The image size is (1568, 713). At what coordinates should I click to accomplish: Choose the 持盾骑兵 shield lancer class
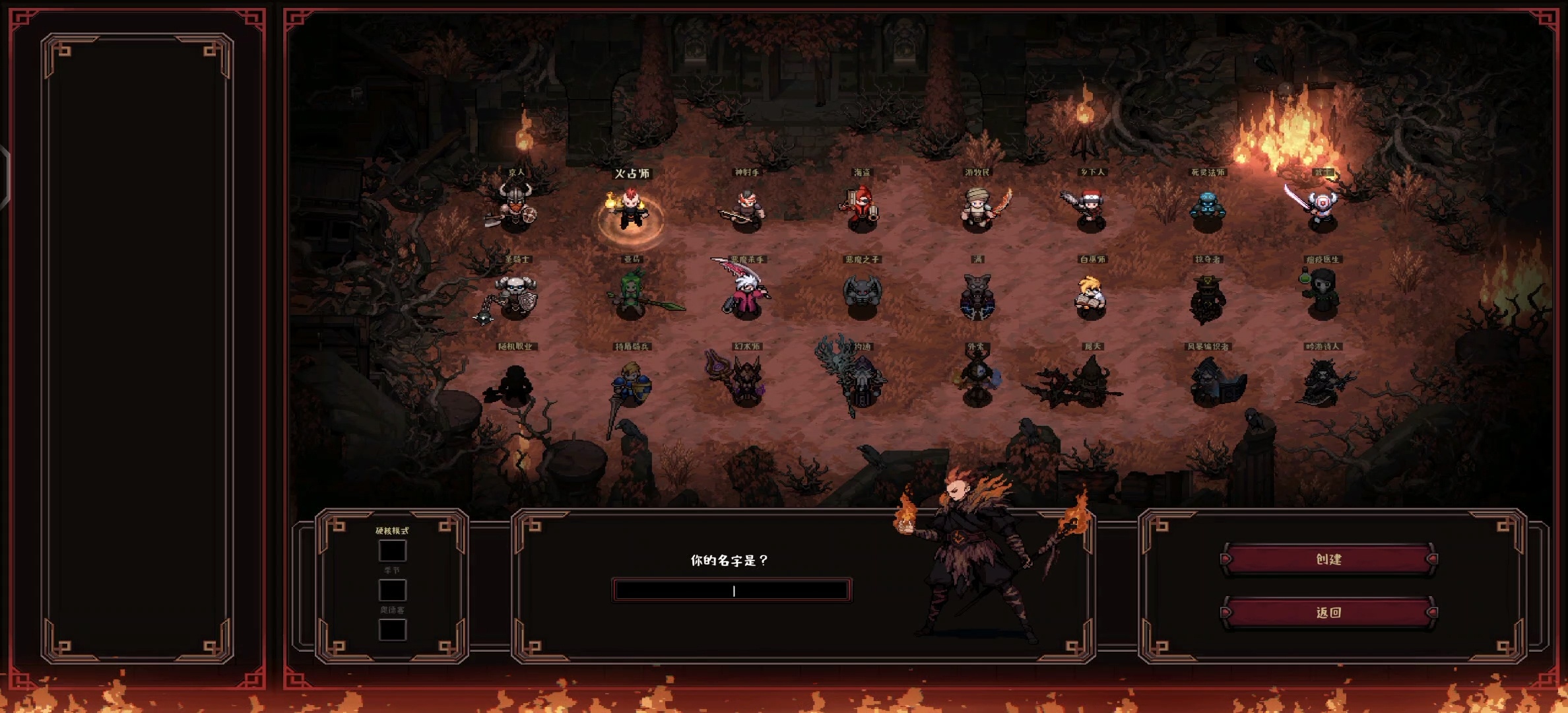click(x=632, y=383)
